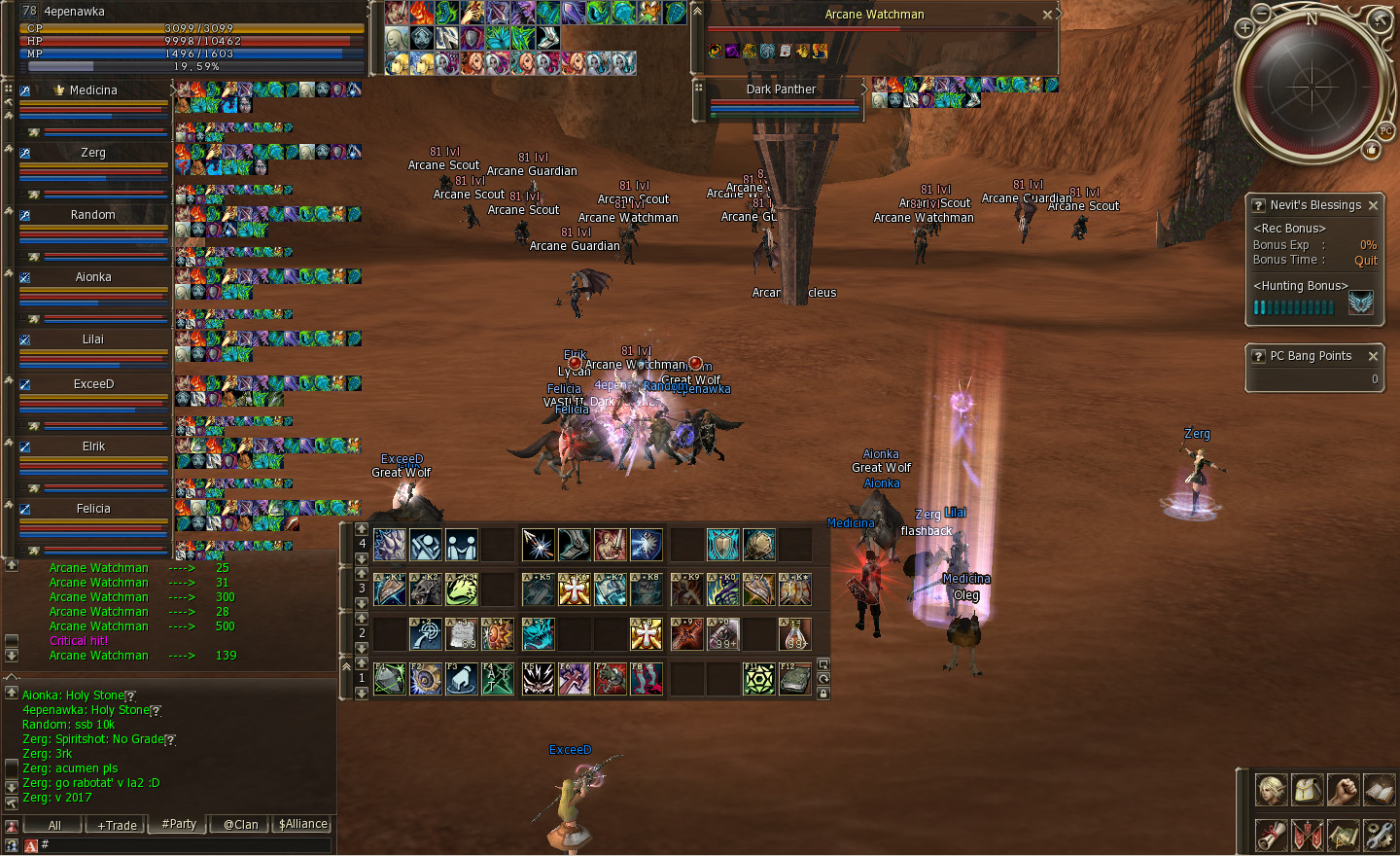
Task: Close the Arcane Watchman target window
Action: (x=1047, y=15)
